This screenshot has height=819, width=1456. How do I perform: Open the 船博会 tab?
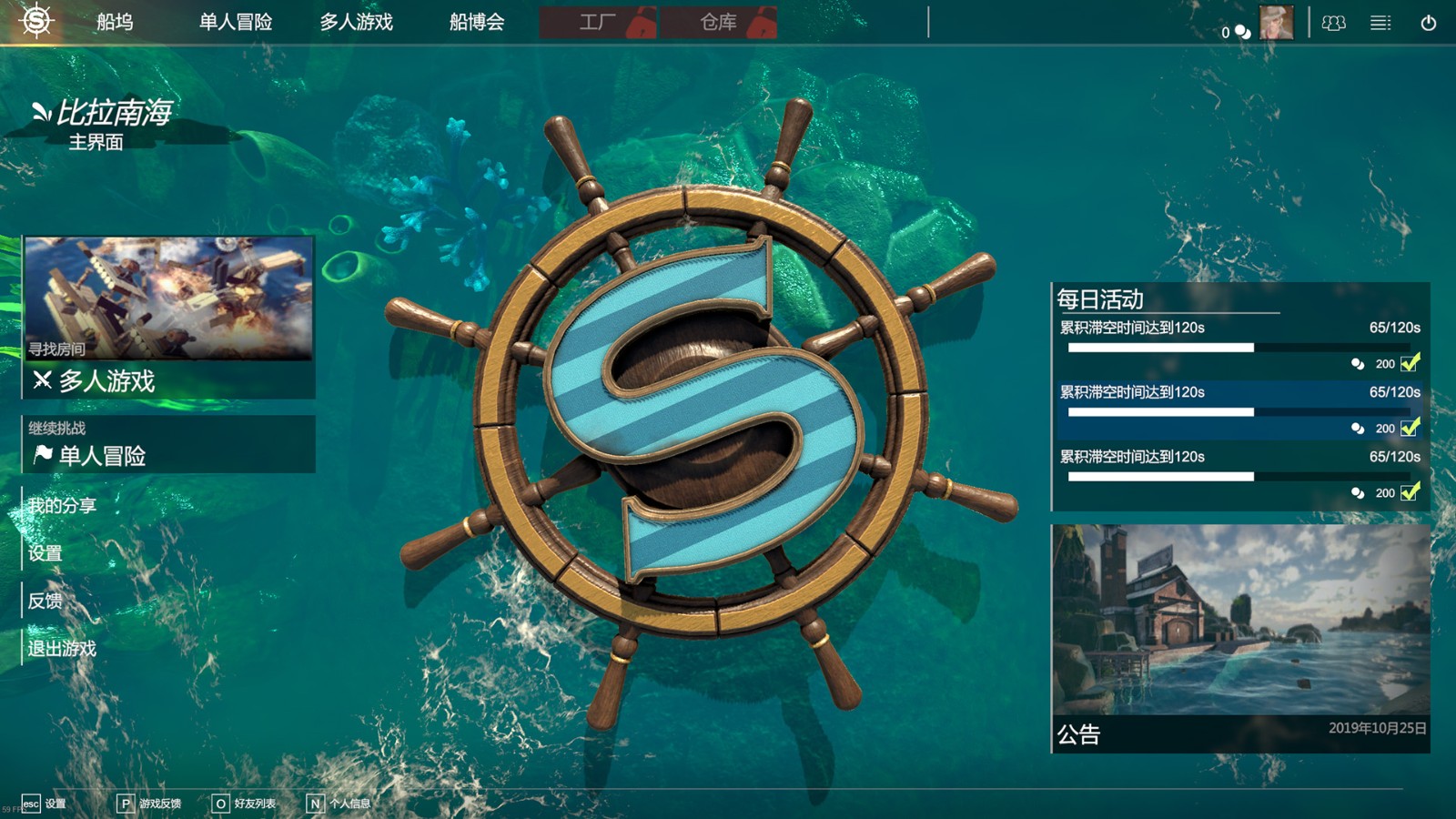pos(475,22)
